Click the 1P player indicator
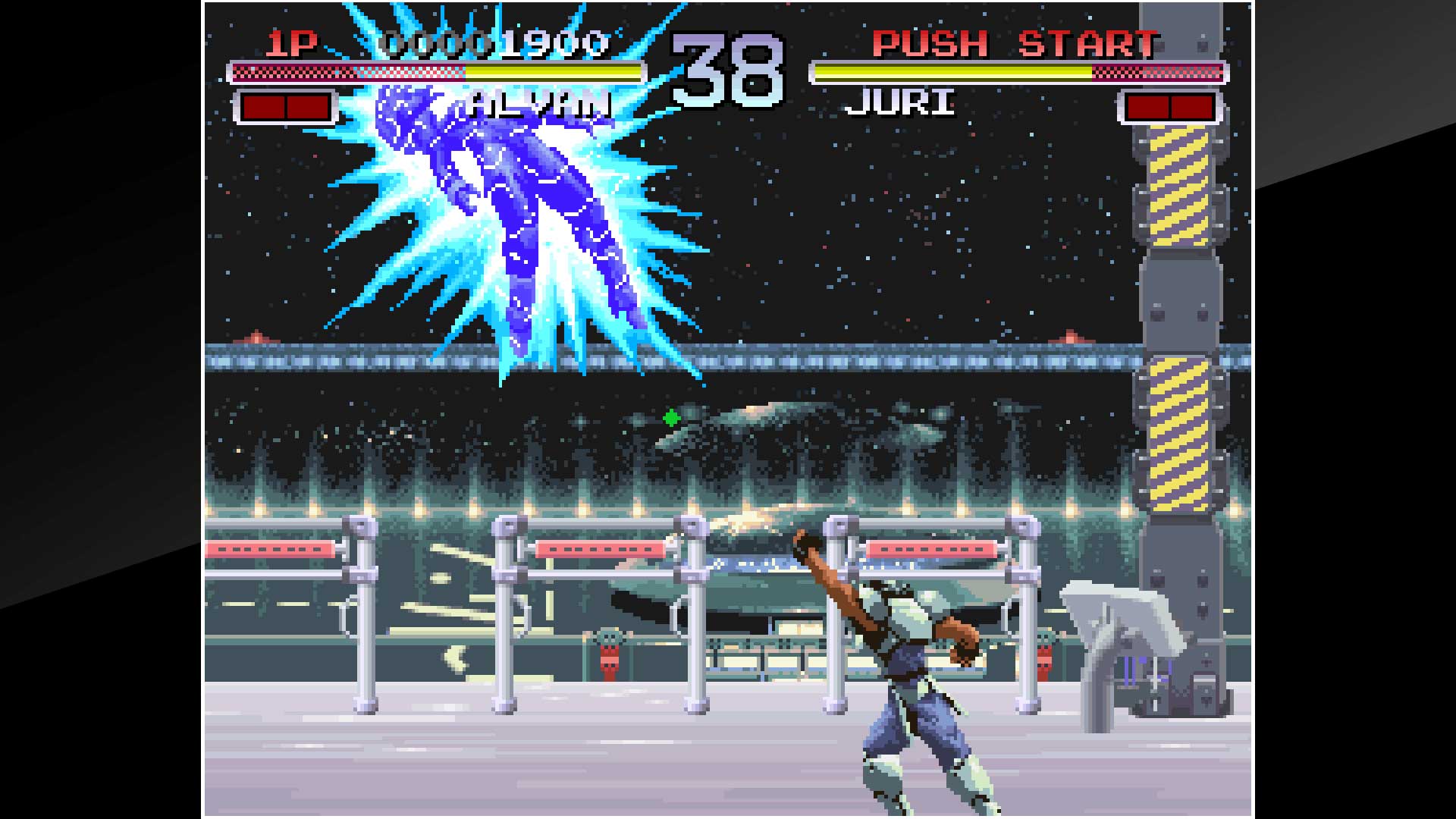Image resolution: width=1456 pixels, height=819 pixels. pos(290,44)
